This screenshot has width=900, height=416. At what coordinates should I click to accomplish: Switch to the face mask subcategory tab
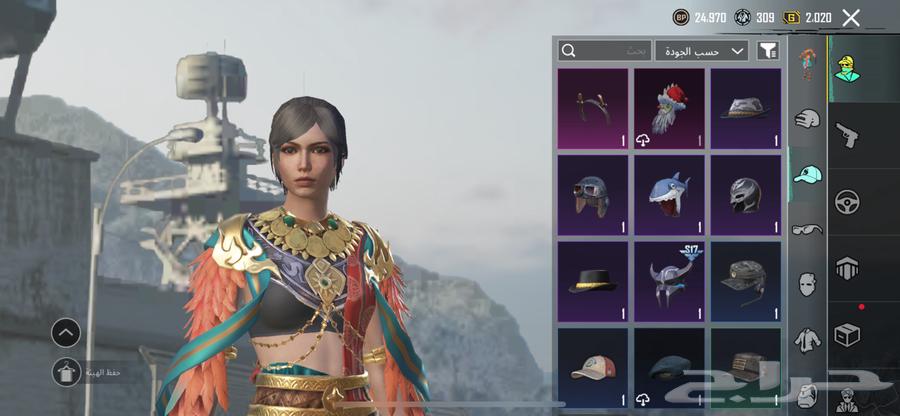[x=807, y=283]
